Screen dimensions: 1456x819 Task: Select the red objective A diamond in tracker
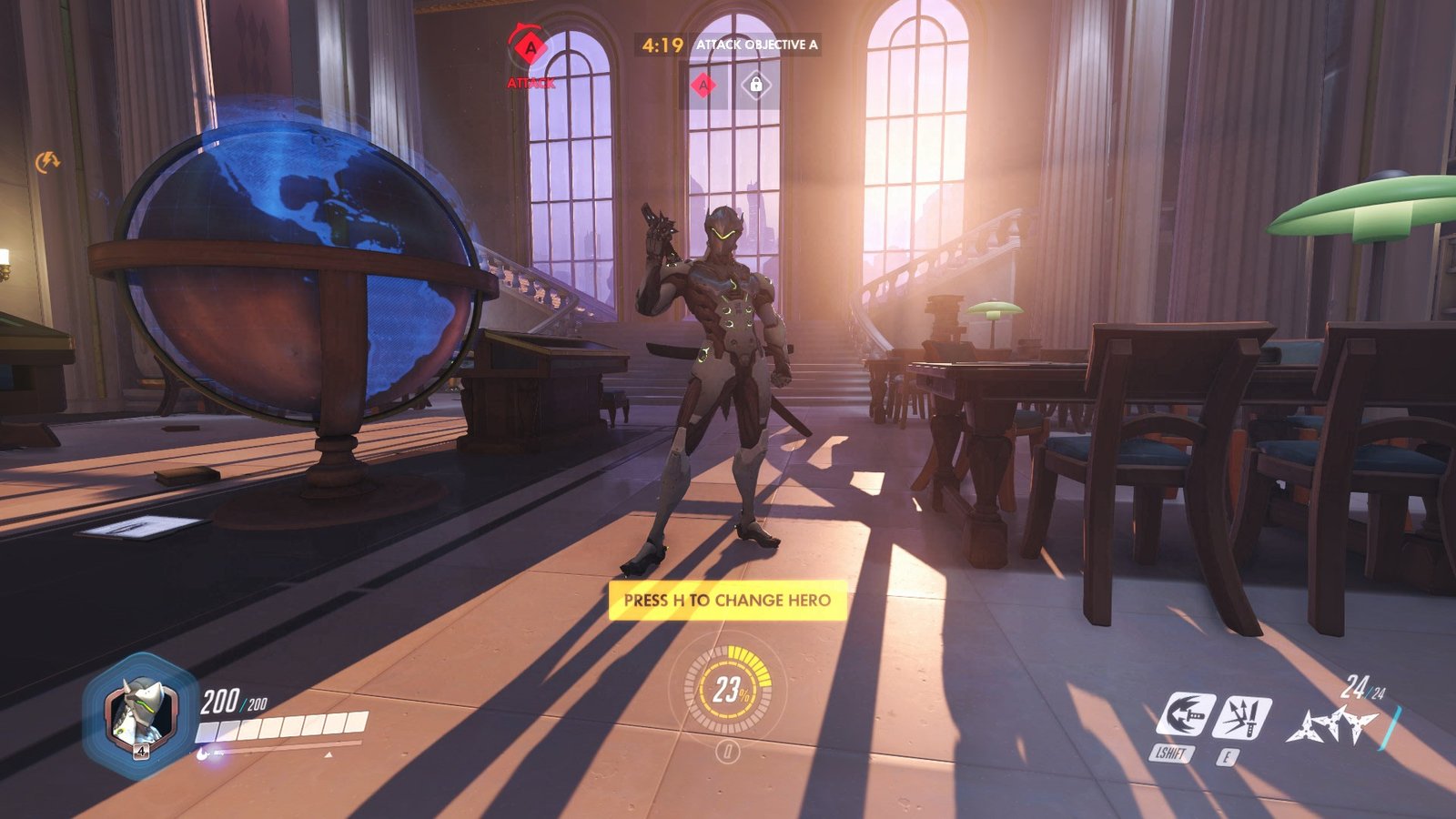(703, 86)
